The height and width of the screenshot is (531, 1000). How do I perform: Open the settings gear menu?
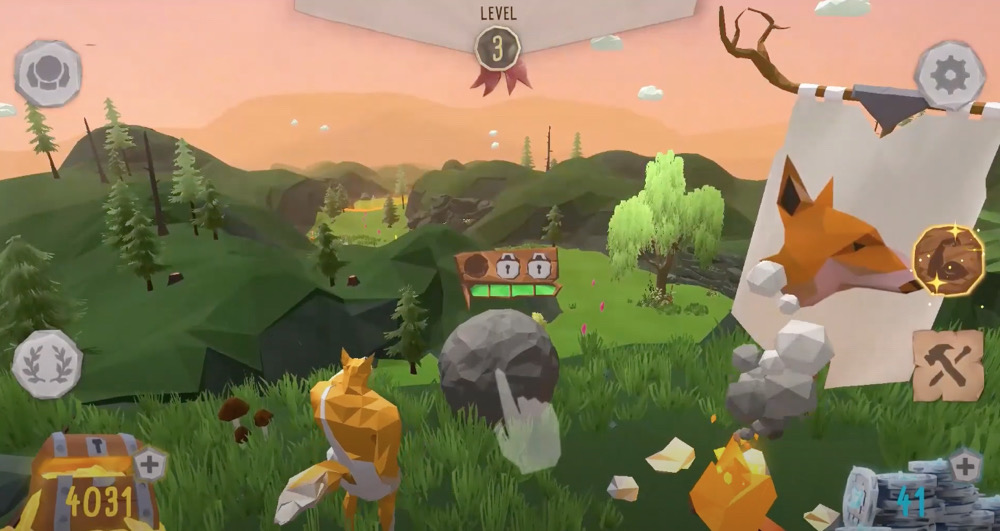click(x=950, y=74)
